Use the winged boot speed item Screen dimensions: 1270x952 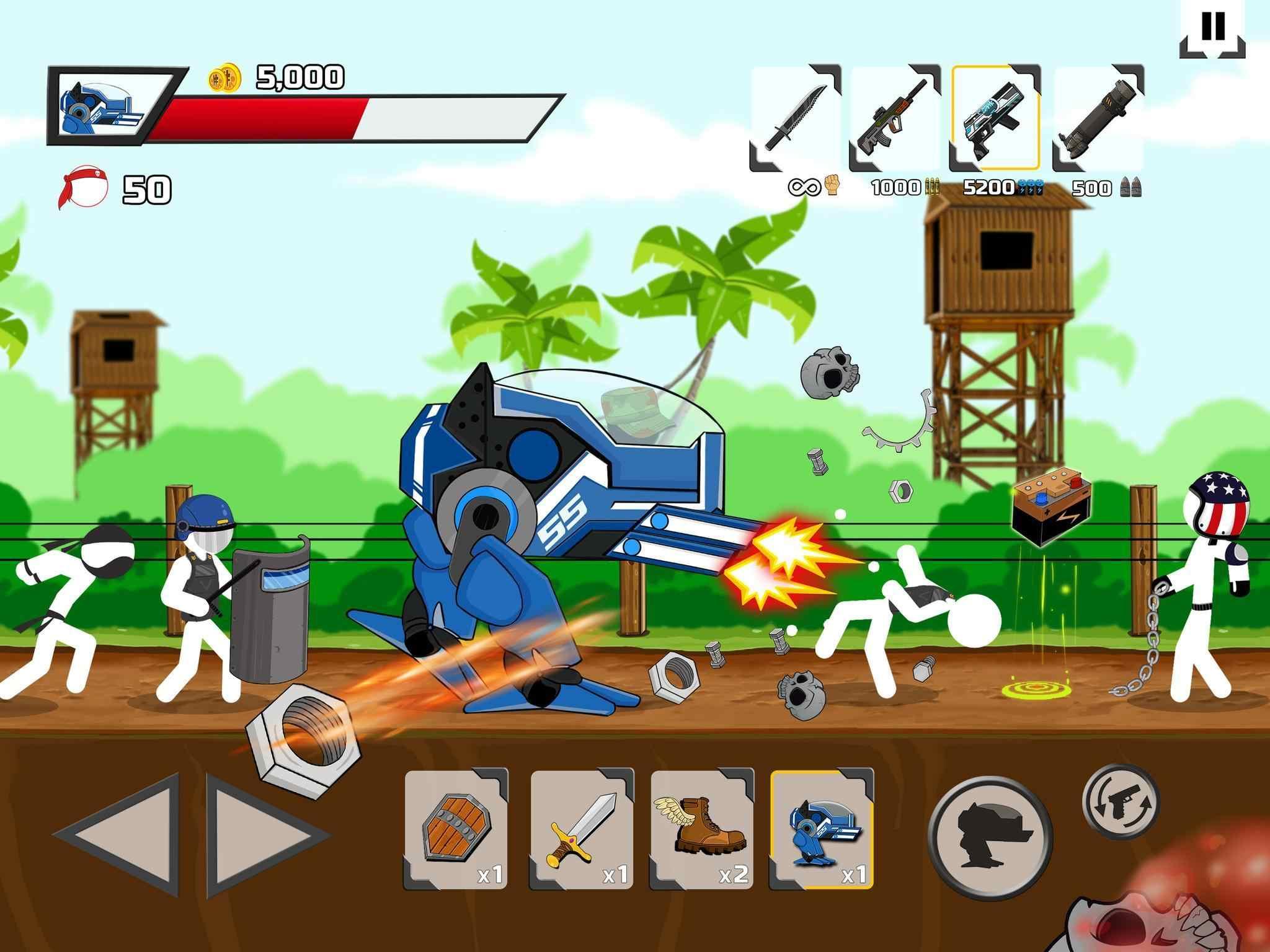click(703, 829)
